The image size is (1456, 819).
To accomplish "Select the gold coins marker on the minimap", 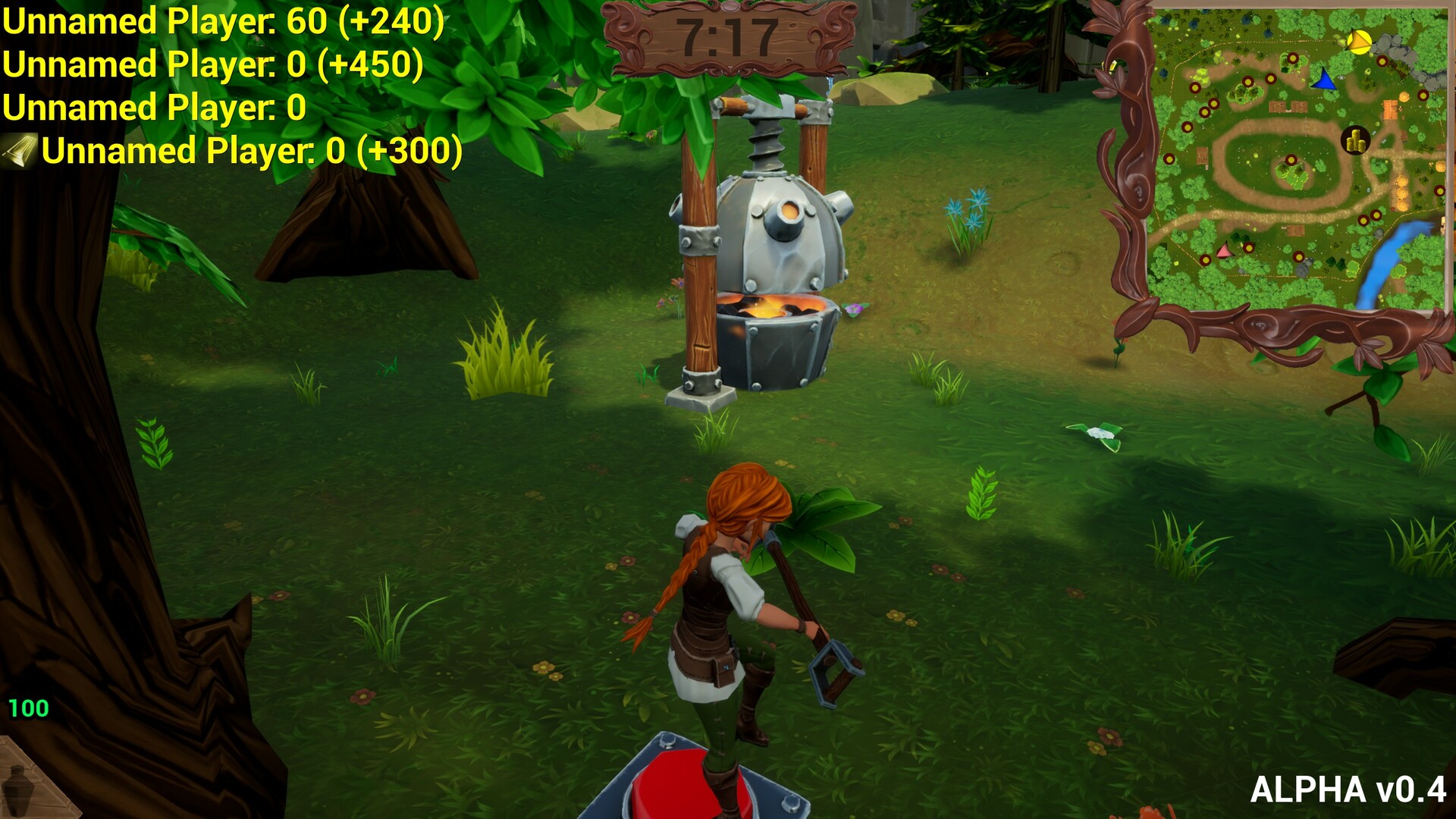I will pos(1355,139).
